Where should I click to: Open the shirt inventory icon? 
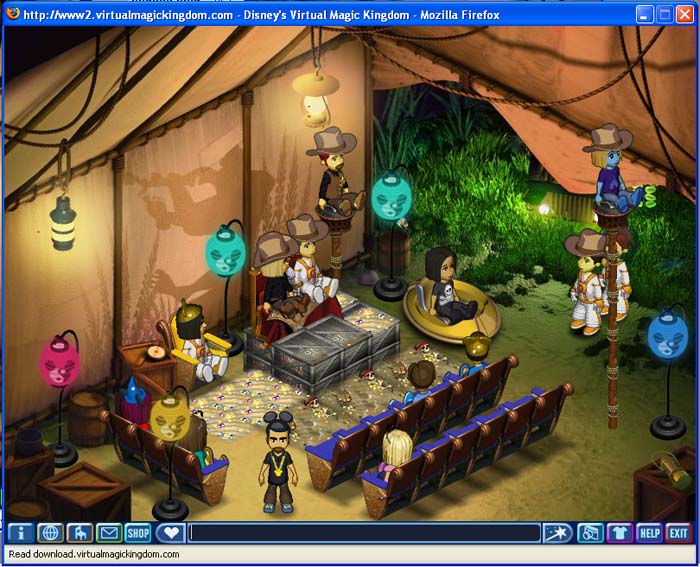[620, 533]
